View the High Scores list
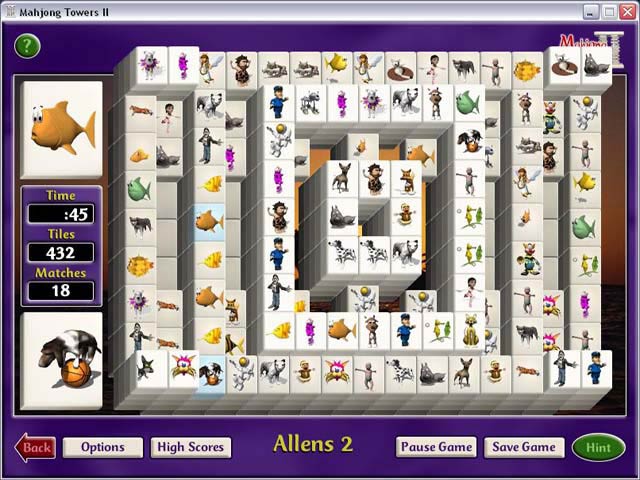The image size is (640, 480). click(191, 447)
